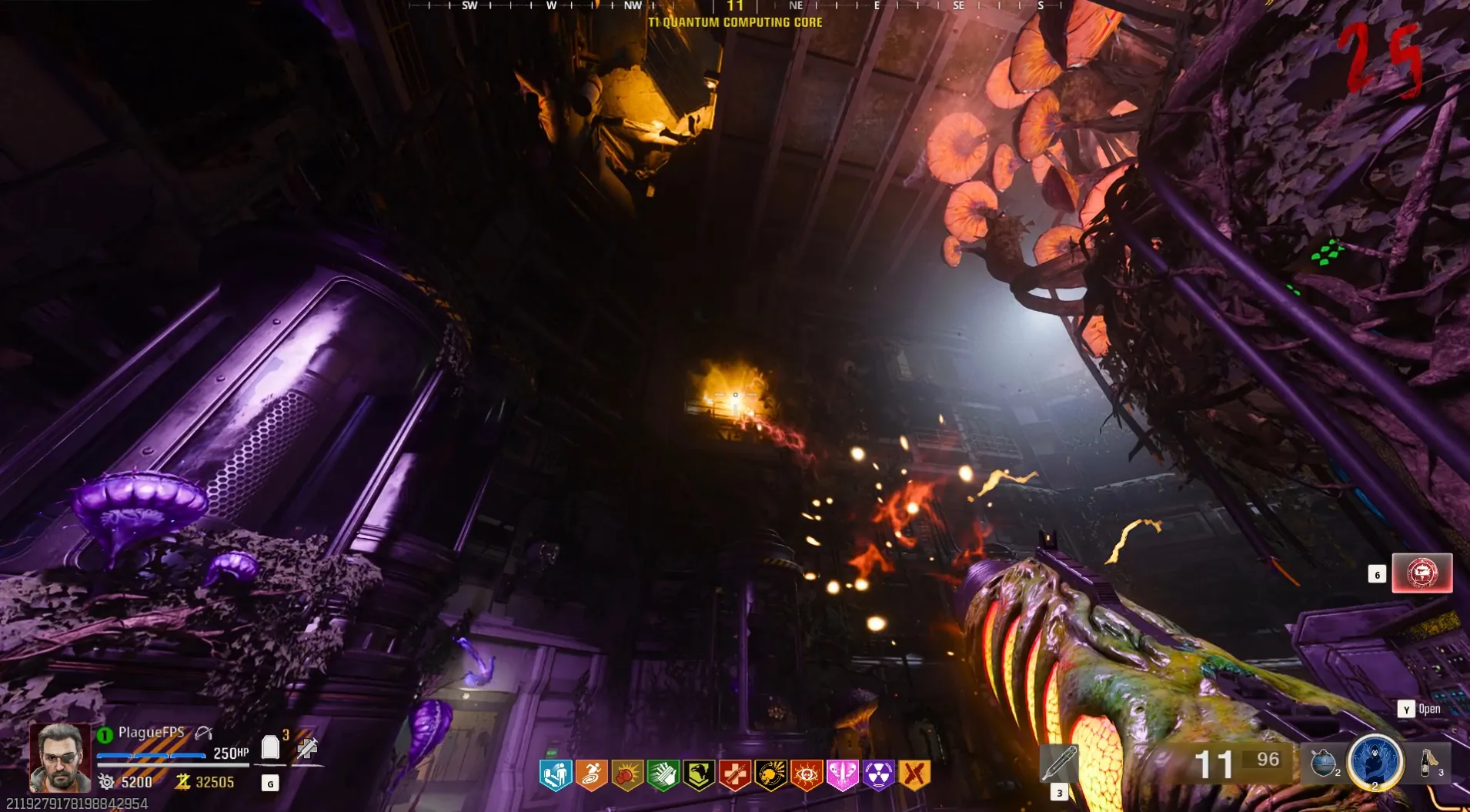This screenshot has height=812, width=1470.
Task: Click the self-revive syringe icon
Action: (307, 747)
